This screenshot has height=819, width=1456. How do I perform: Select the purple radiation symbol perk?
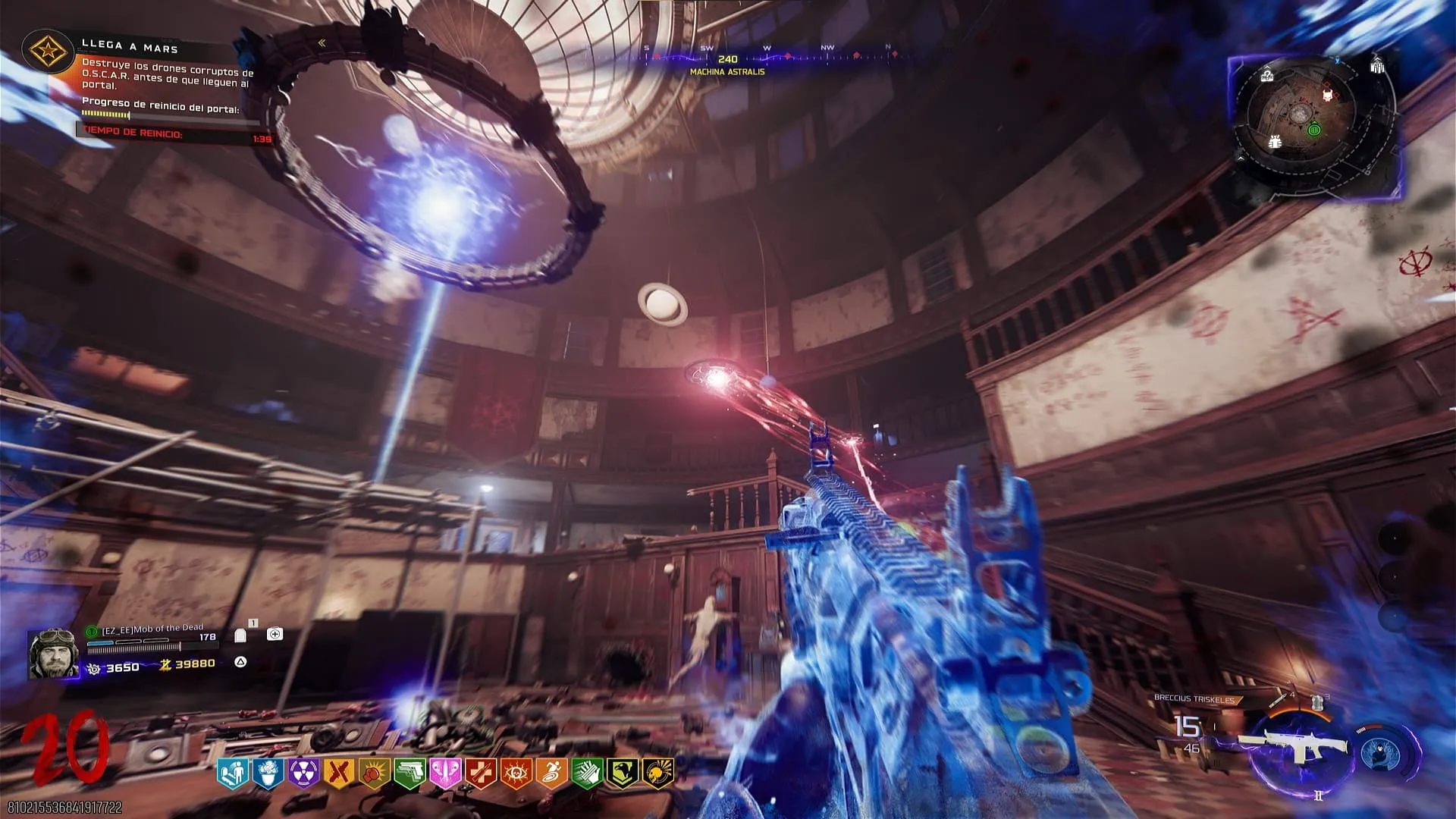[303, 773]
